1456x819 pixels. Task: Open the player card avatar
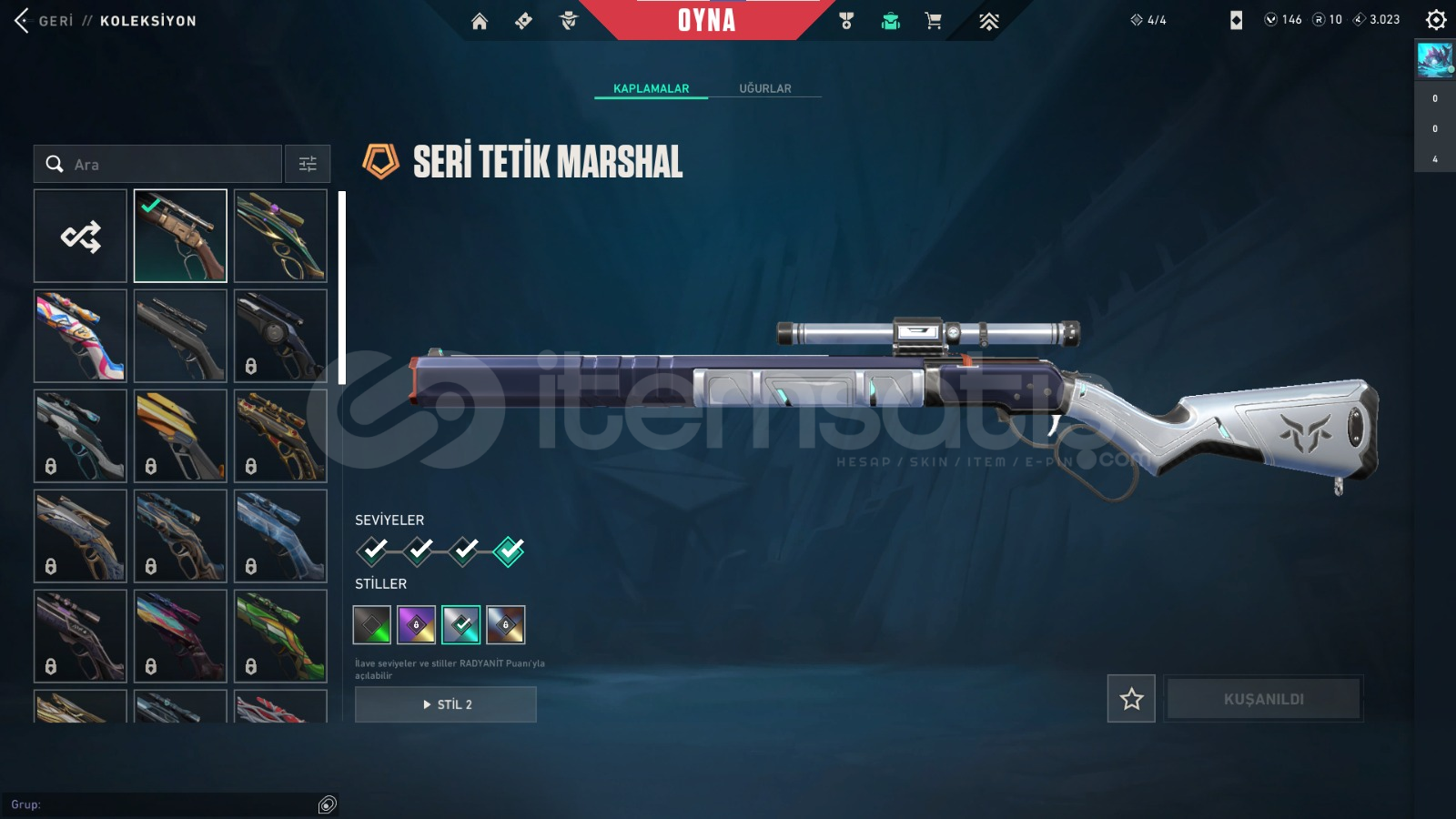(x=1435, y=60)
